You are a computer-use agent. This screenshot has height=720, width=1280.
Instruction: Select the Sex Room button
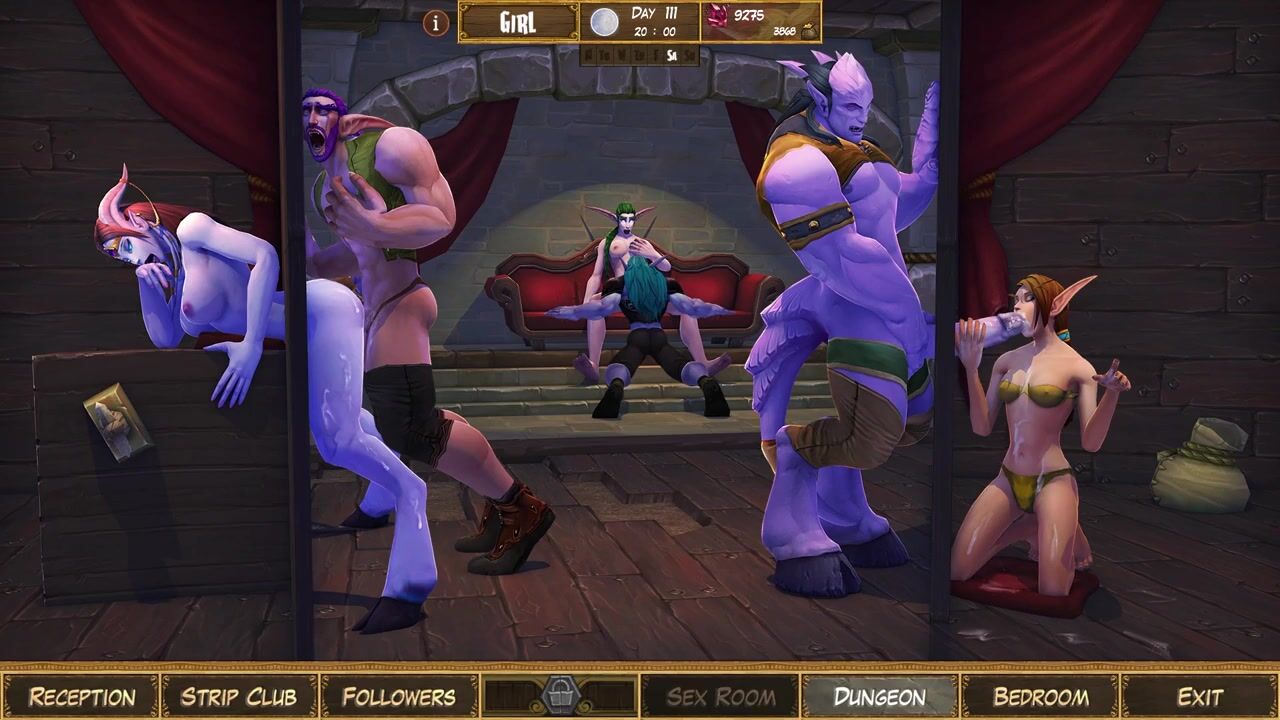720,696
